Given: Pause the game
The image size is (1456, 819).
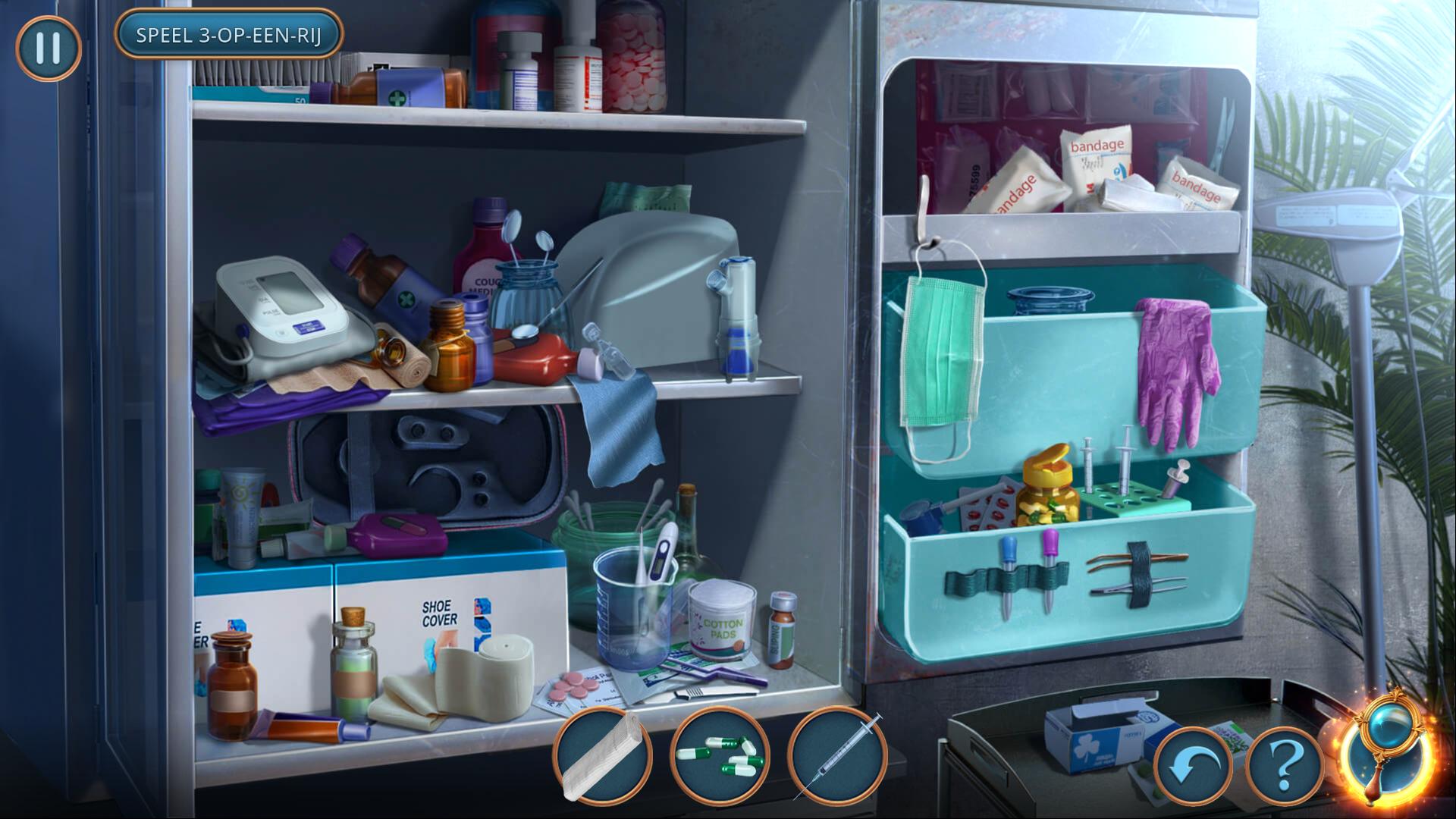Looking at the screenshot, I should point(48,48).
